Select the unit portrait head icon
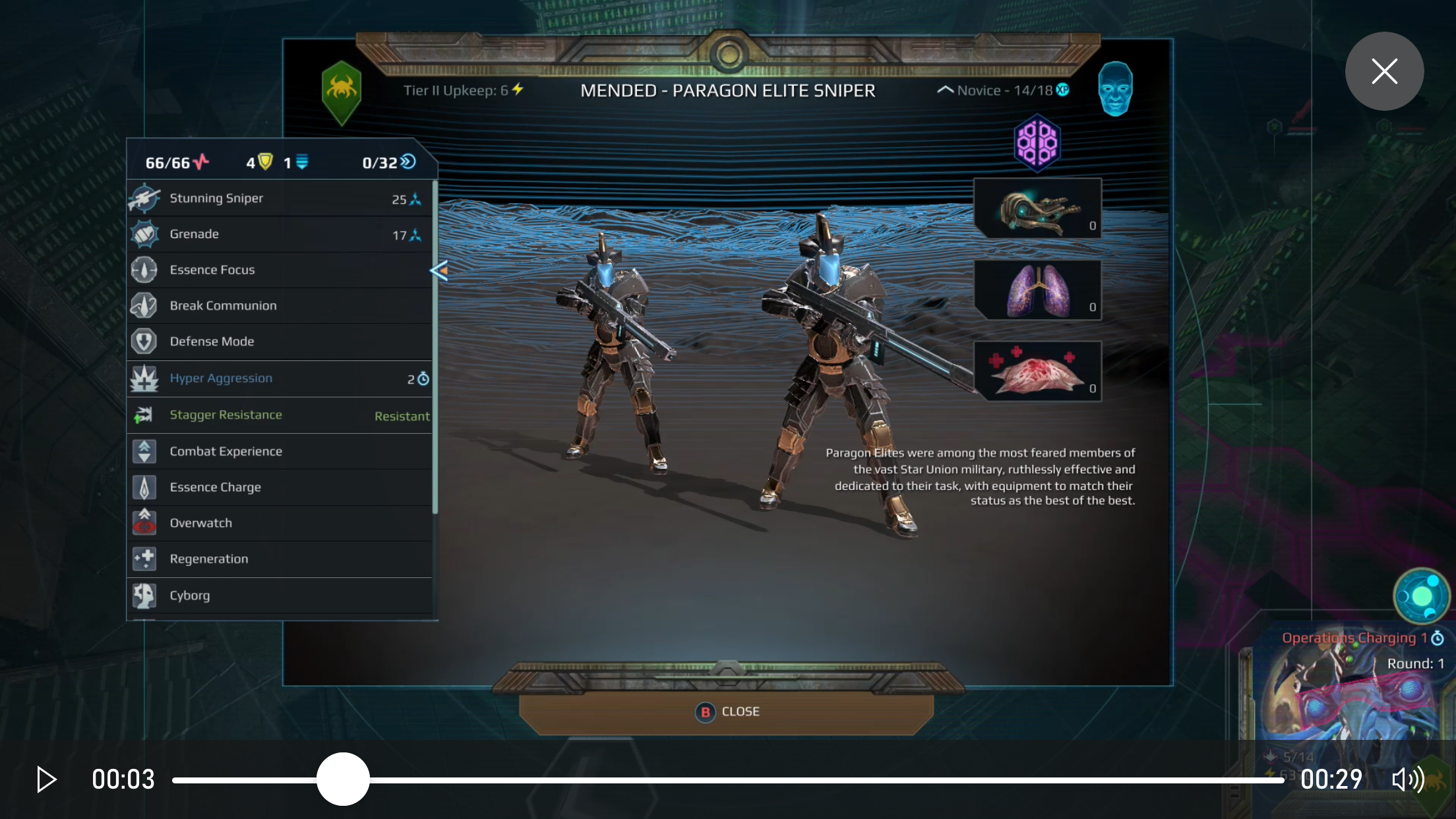 [x=1114, y=86]
